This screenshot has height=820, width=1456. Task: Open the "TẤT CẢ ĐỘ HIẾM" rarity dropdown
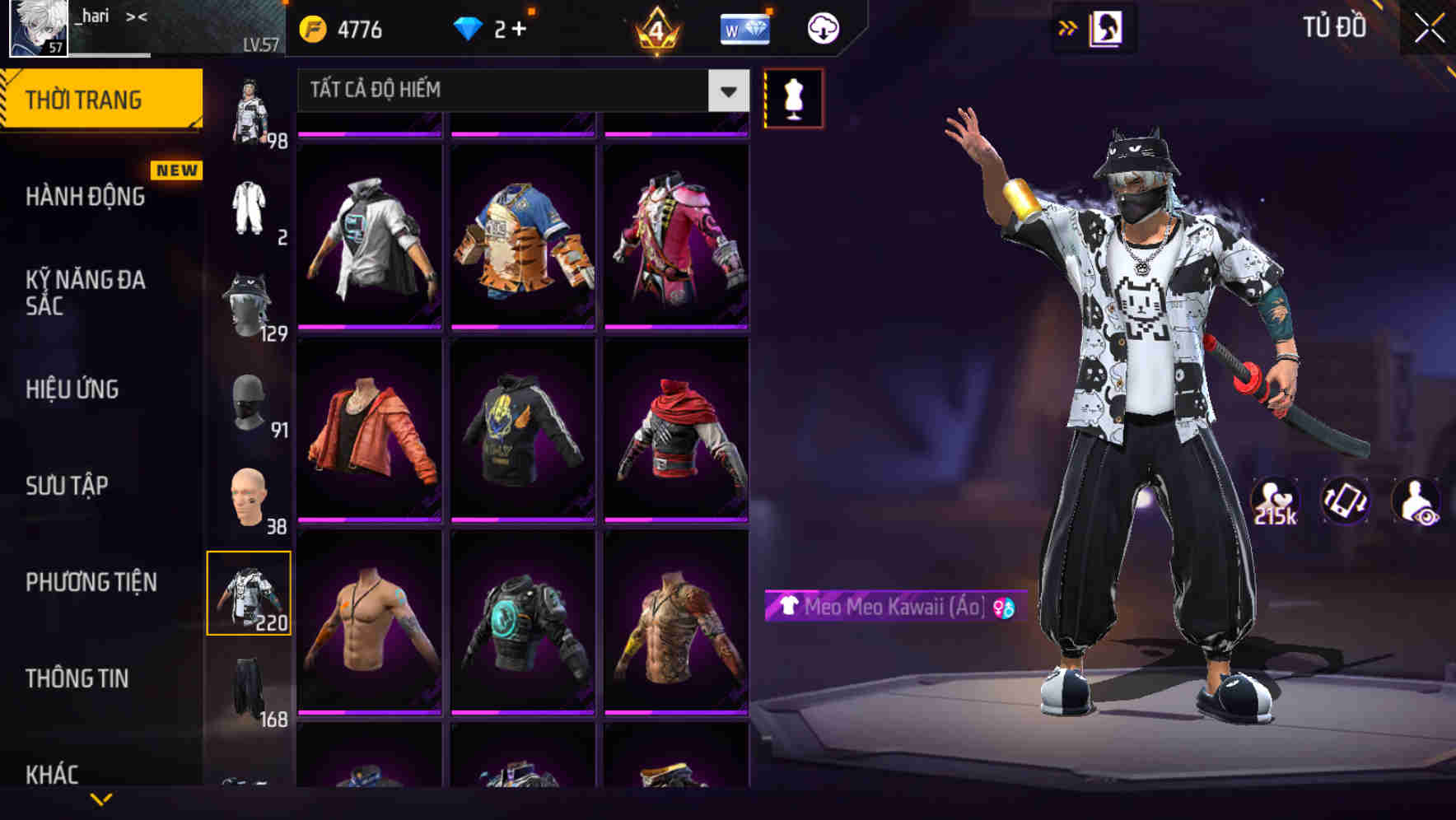coord(519,91)
